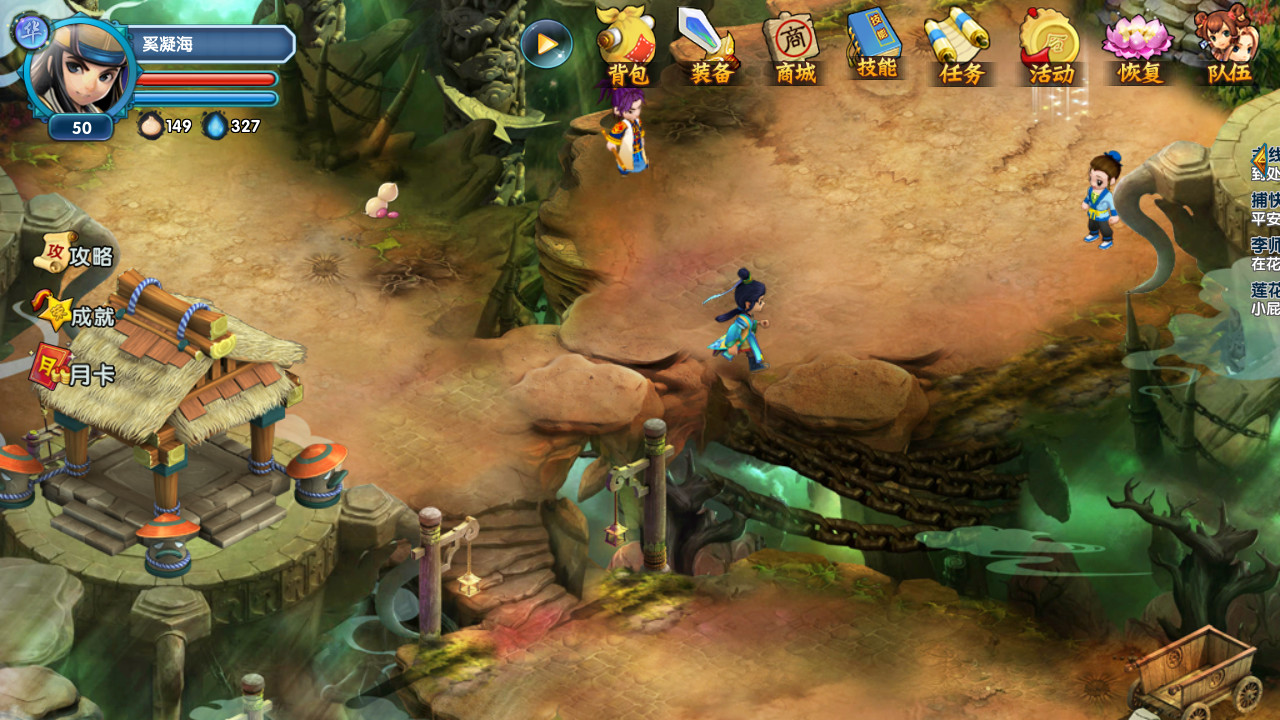
Task: Click the level 50 badge
Action: [80, 128]
